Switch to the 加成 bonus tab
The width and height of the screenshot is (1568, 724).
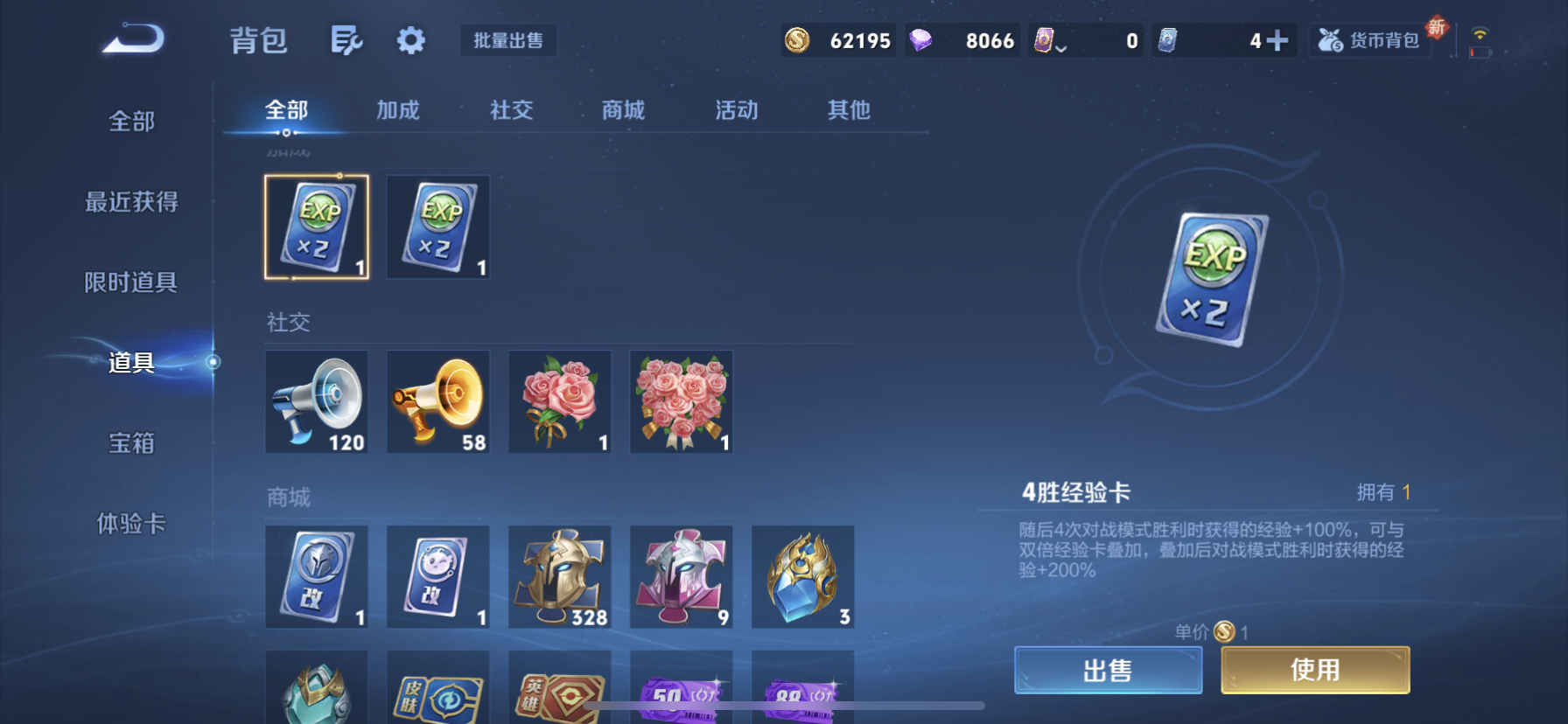(398, 110)
